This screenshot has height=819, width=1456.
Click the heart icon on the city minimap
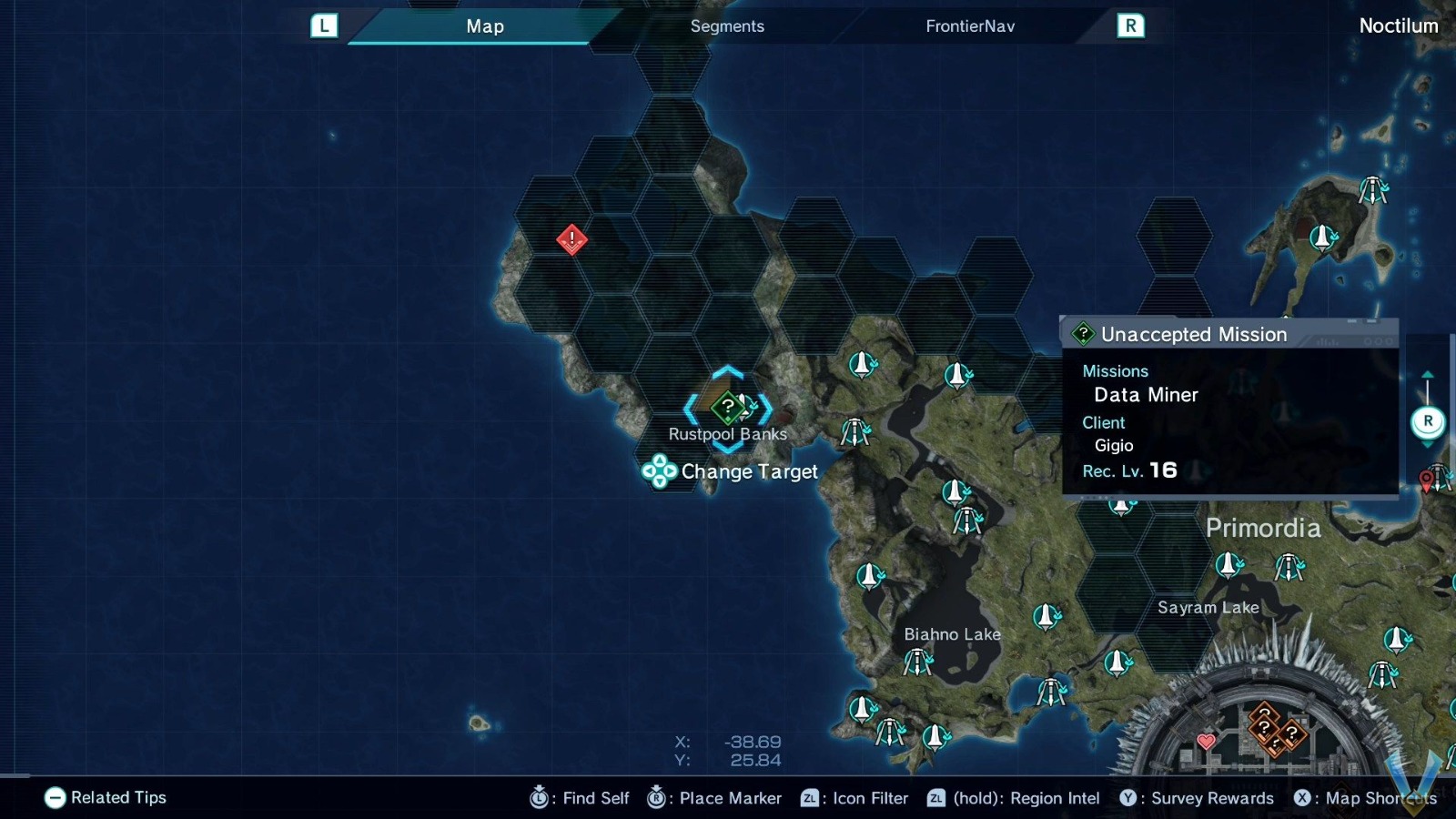point(1207,743)
